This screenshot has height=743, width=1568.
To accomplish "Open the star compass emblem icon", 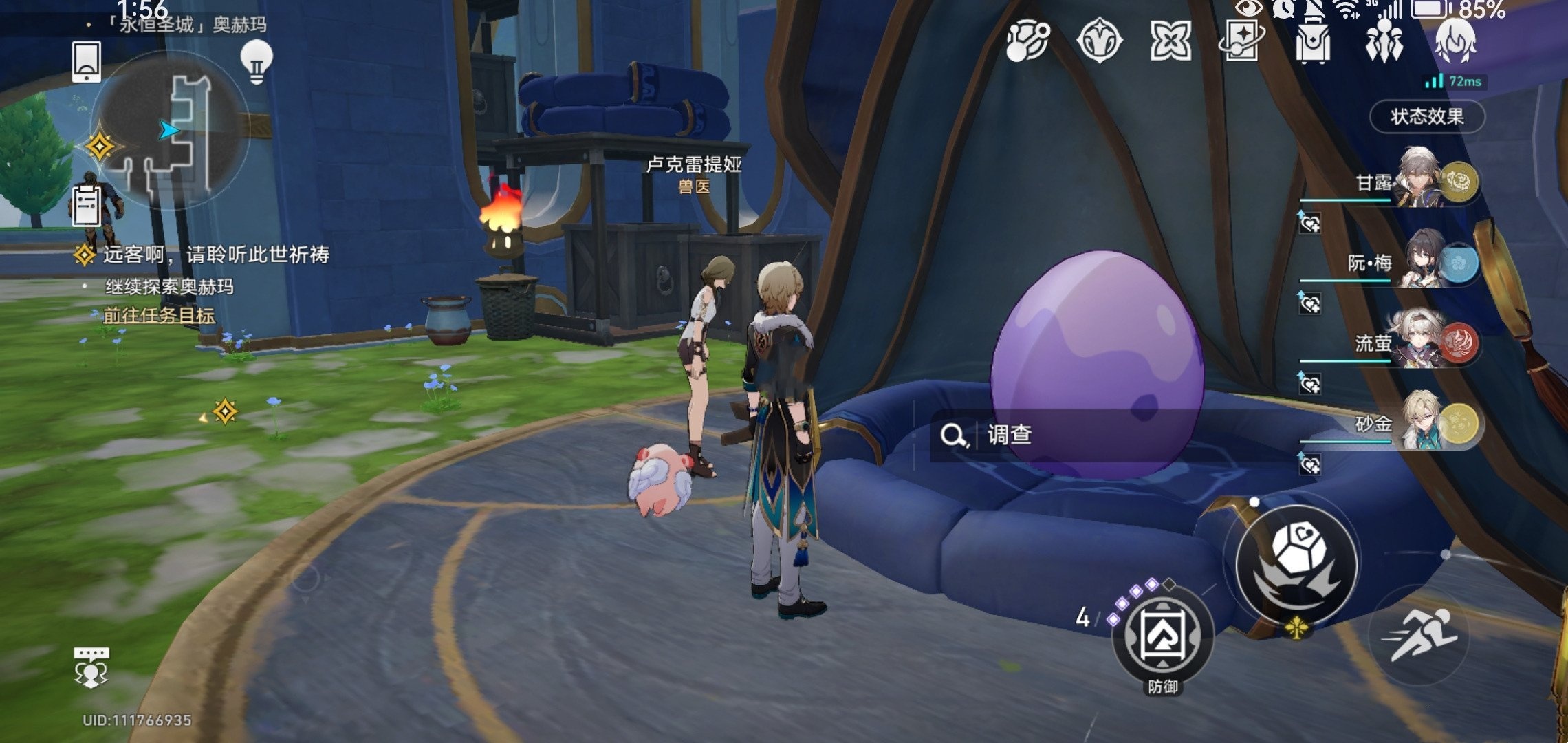I will pyautogui.click(x=1099, y=41).
